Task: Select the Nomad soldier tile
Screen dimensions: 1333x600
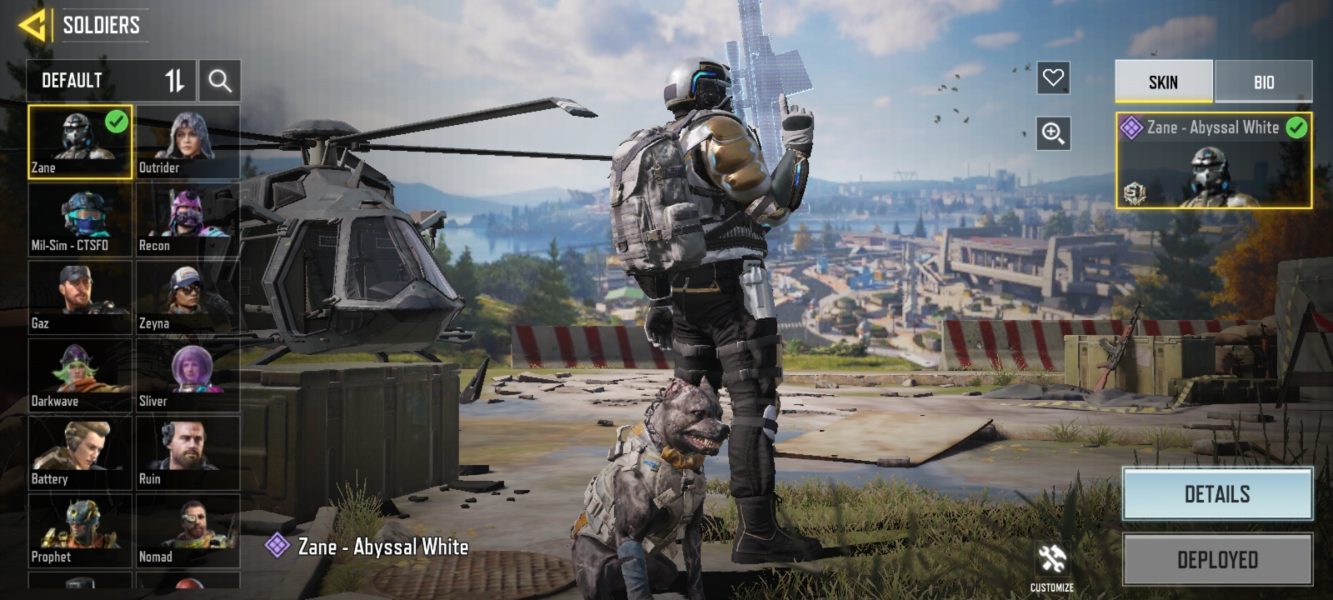Action: [x=187, y=530]
